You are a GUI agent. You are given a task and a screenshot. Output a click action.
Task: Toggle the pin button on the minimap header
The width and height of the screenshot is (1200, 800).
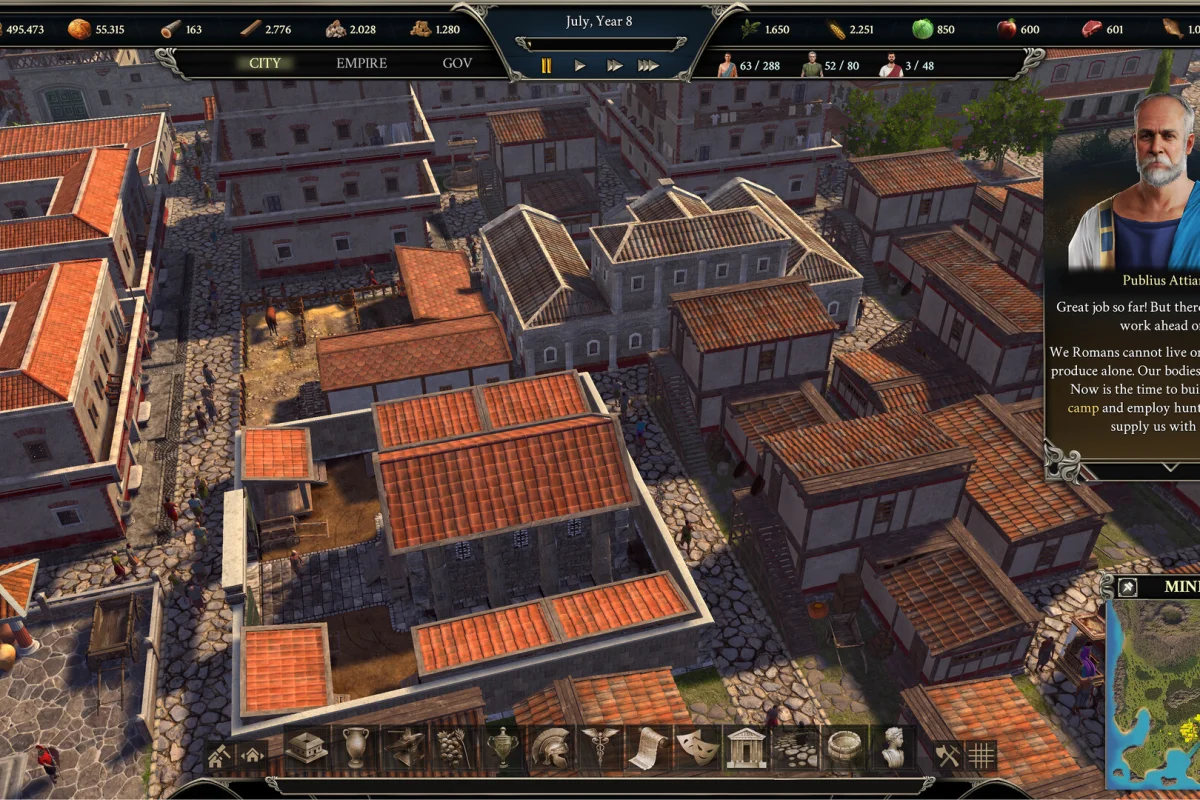(1127, 587)
